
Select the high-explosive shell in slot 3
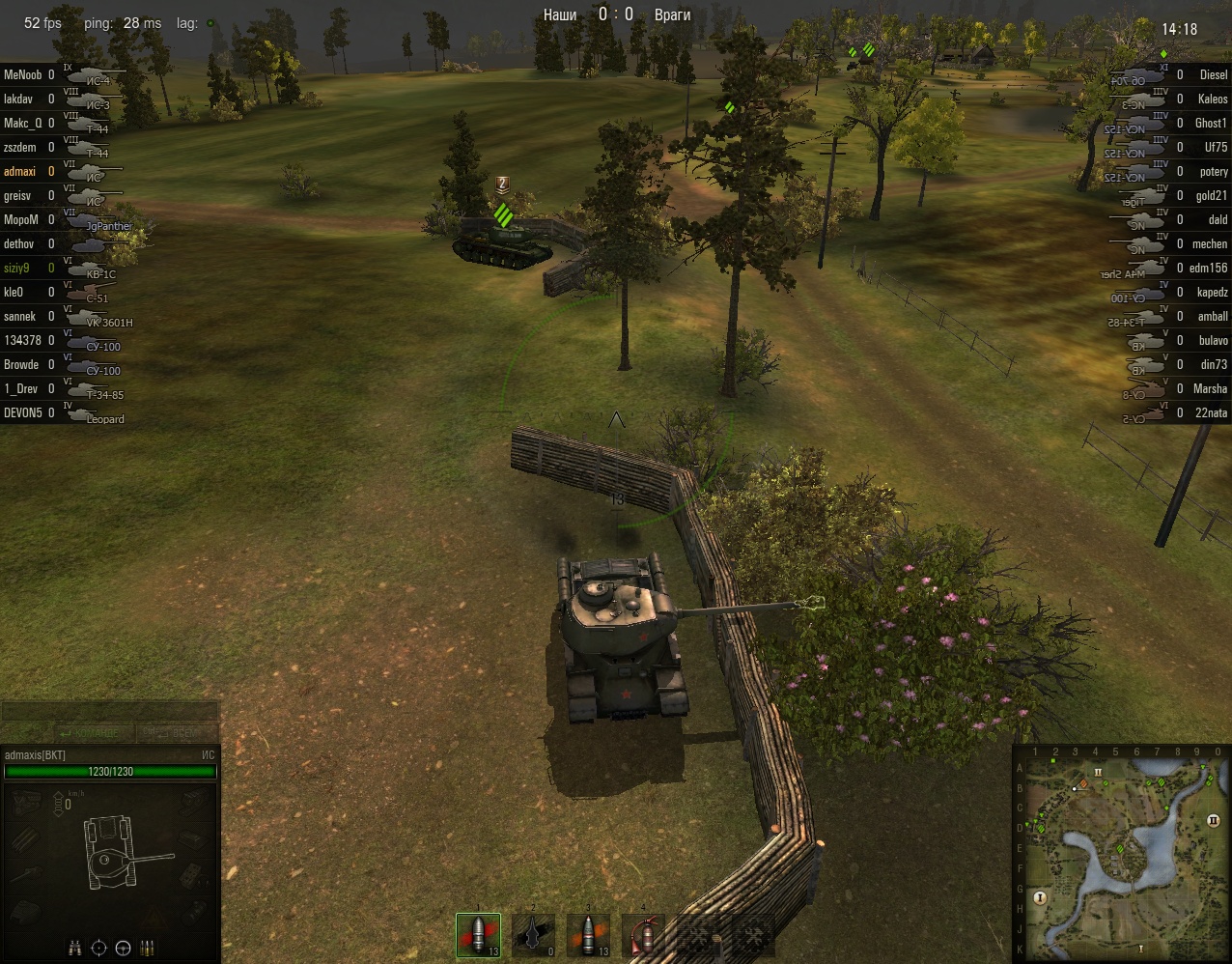click(588, 935)
